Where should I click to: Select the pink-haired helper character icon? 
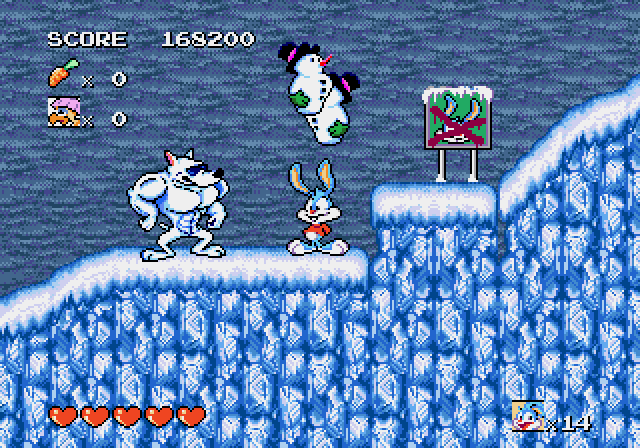pyautogui.click(x=63, y=114)
